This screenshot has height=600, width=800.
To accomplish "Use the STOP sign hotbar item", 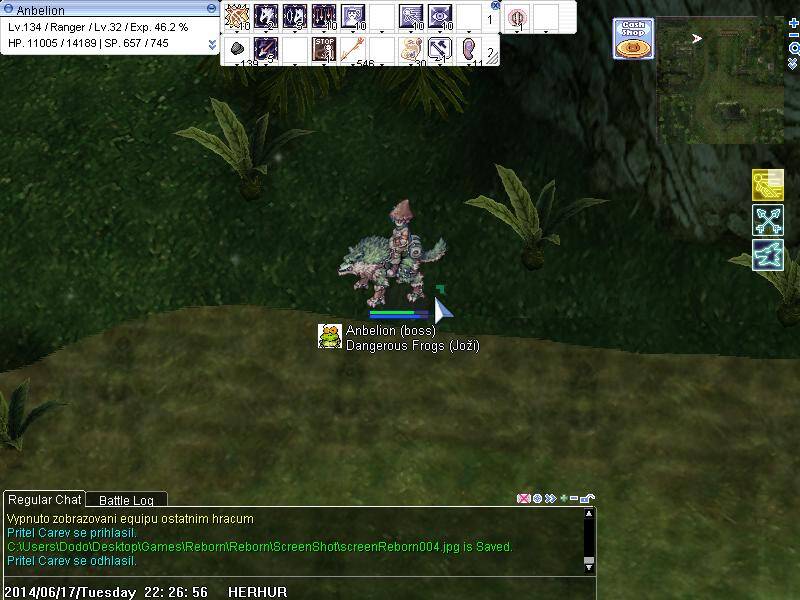I will (323, 48).
